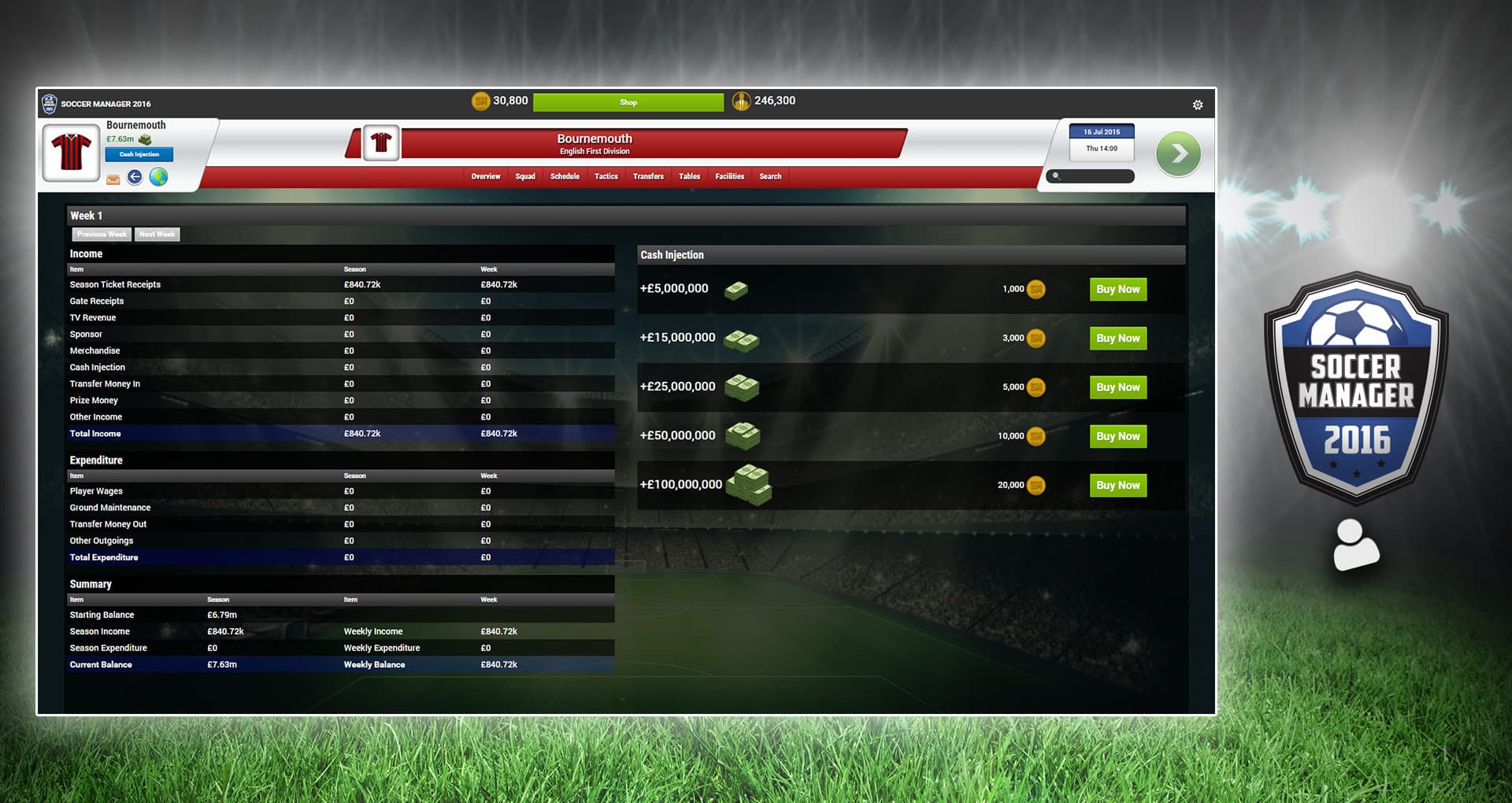Click the Cash Injection button

[x=139, y=154]
